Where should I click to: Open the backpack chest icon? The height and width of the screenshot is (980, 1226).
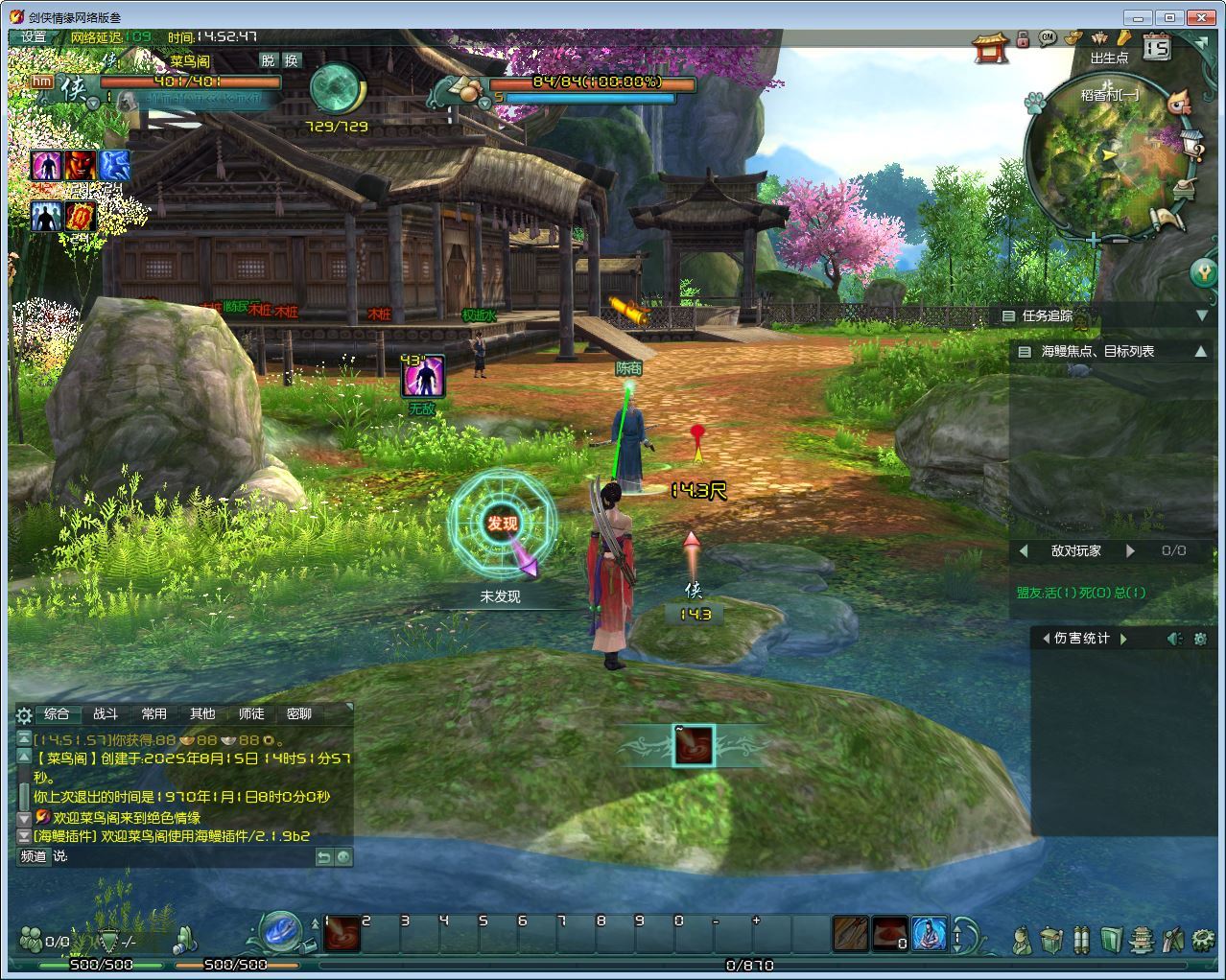point(1051,939)
